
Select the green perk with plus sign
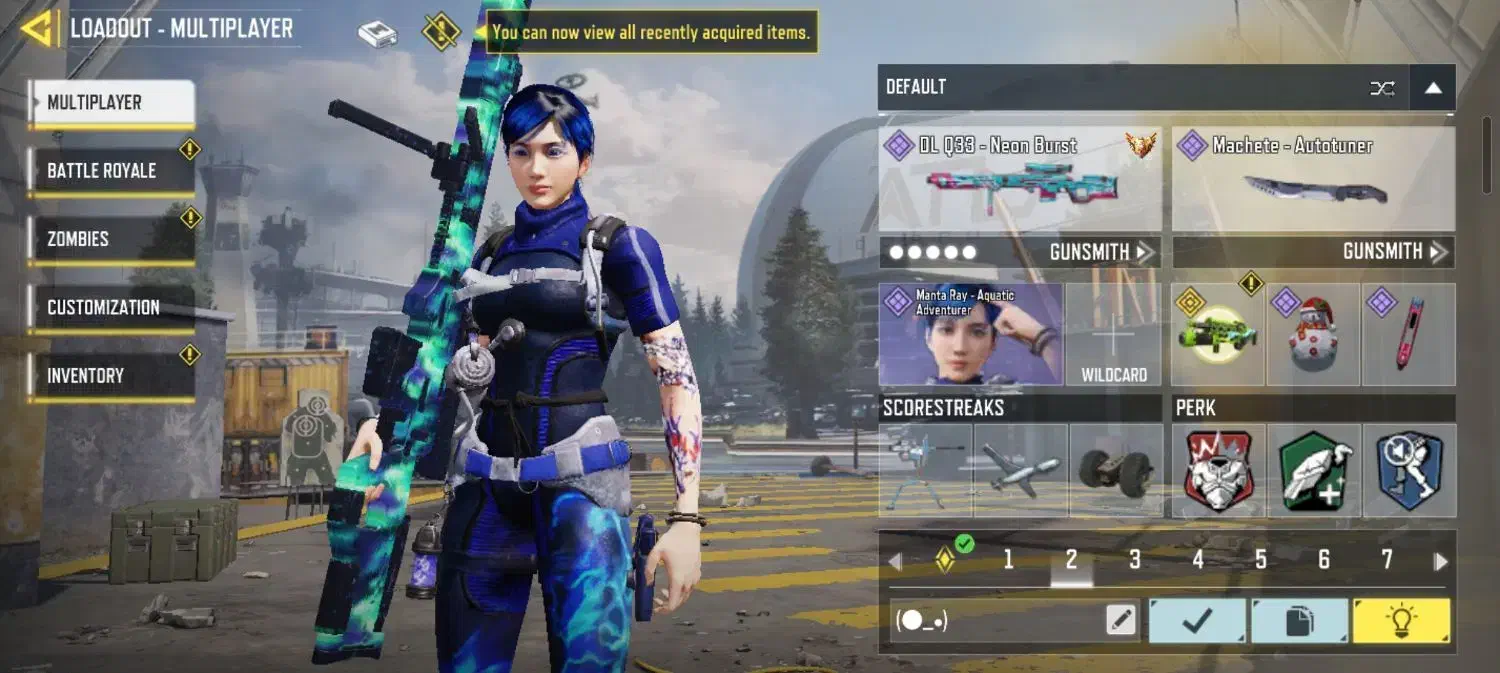tap(1314, 471)
